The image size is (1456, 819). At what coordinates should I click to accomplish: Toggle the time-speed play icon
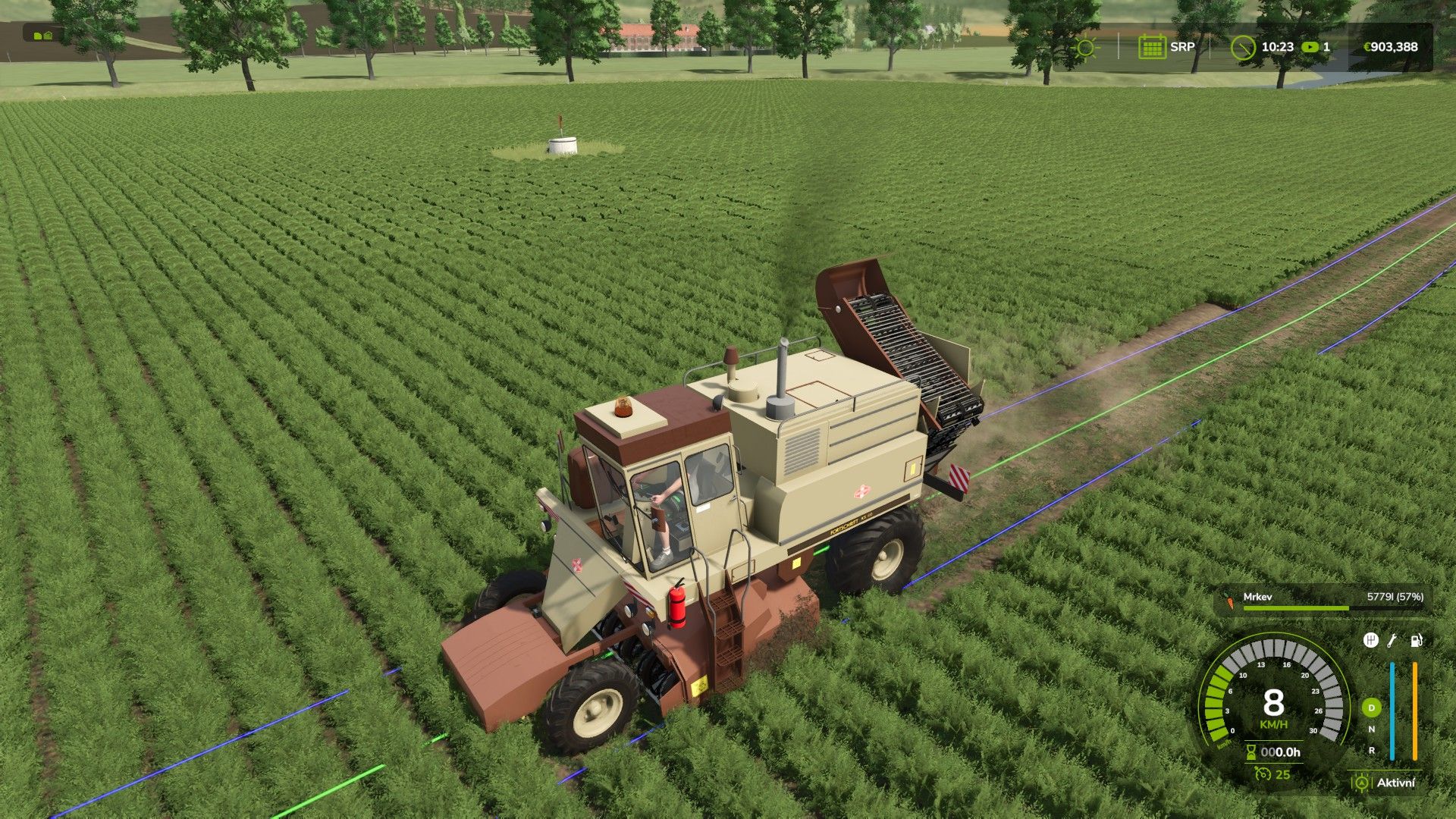(1310, 47)
